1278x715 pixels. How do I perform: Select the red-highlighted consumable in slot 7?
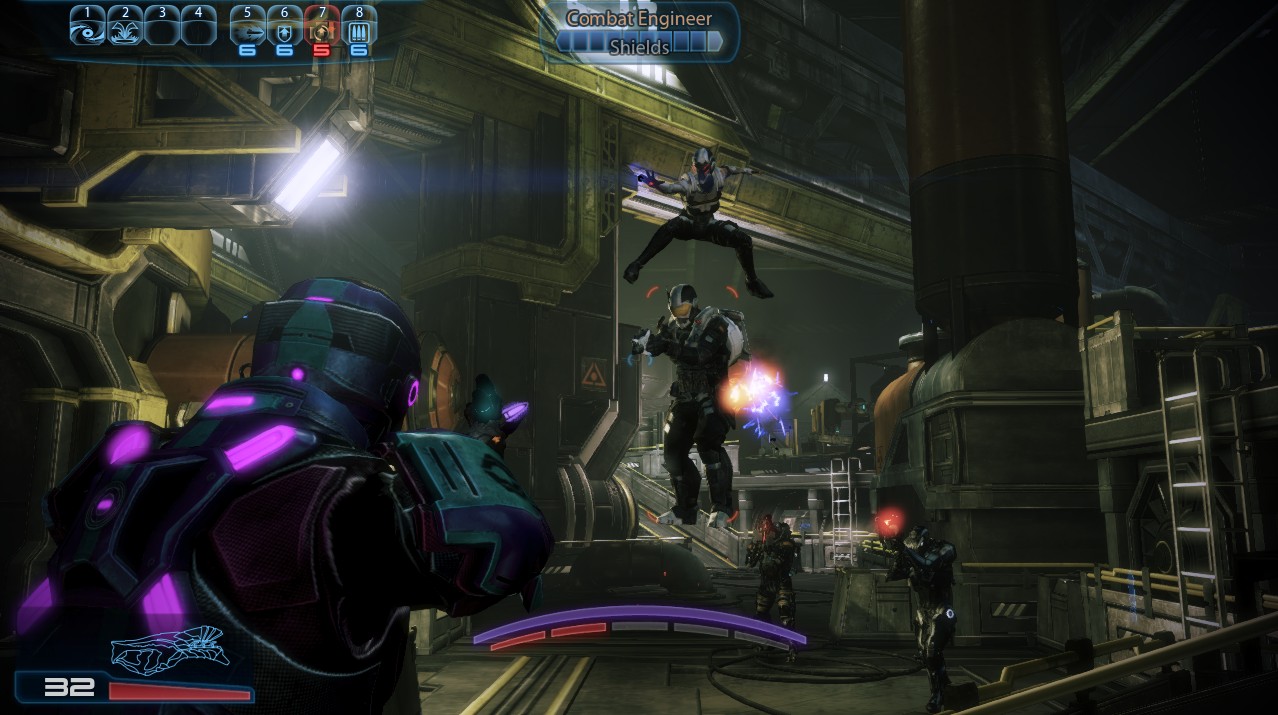pyautogui.click(x=322, y=28)
